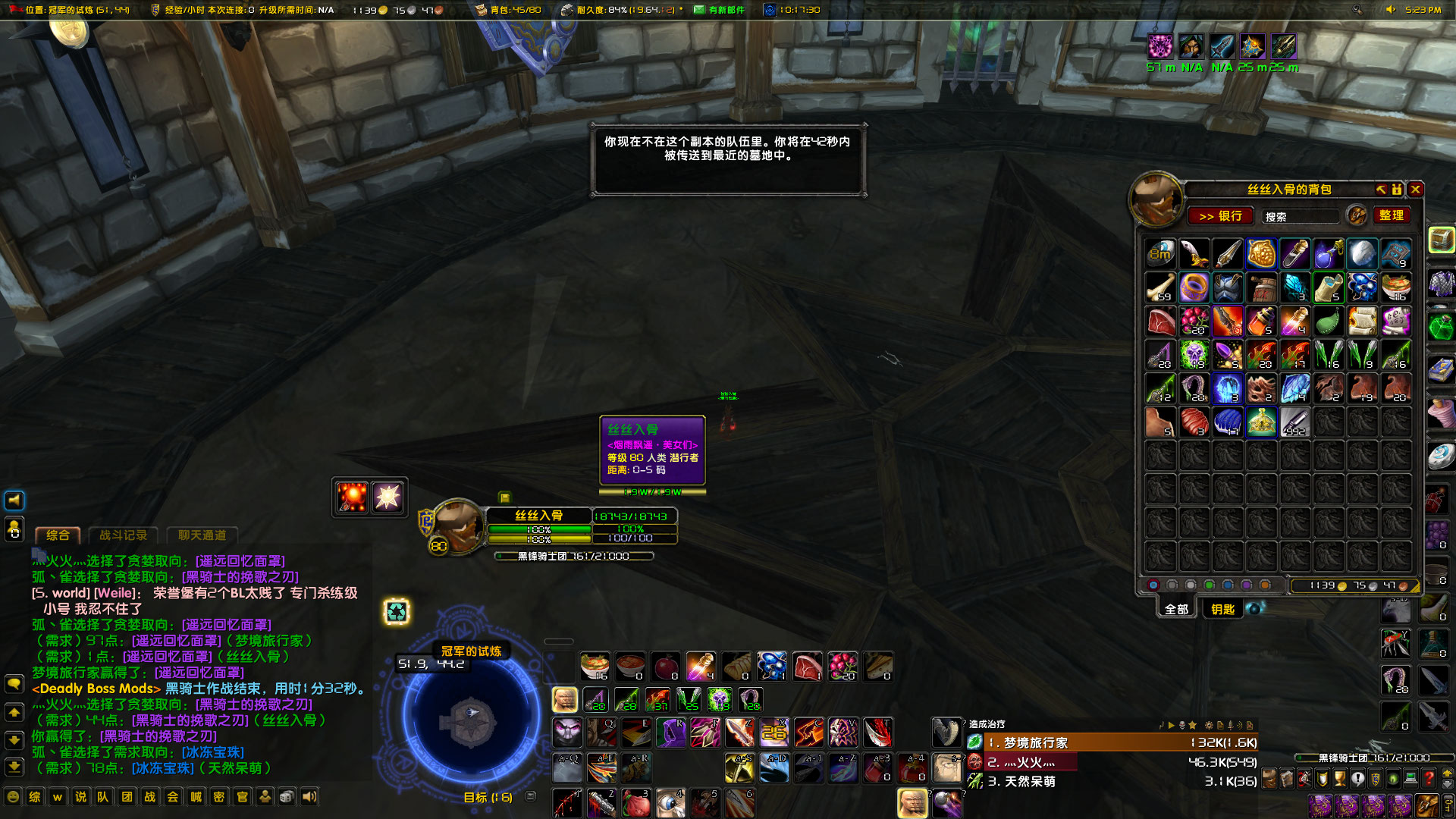1456x819 pixels.
Task: Click the character figure icon in chat bar
Action: [264, 798]
